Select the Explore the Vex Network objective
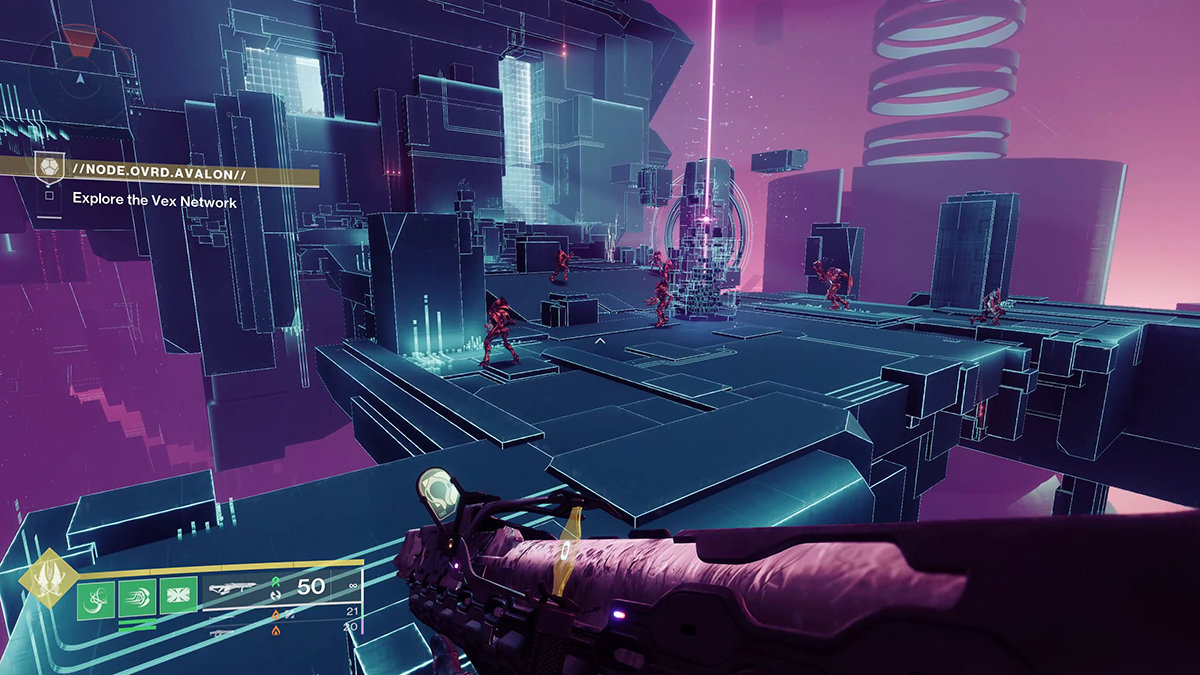The width and height of the screenshot is (1200, 675). coord(154,201)
